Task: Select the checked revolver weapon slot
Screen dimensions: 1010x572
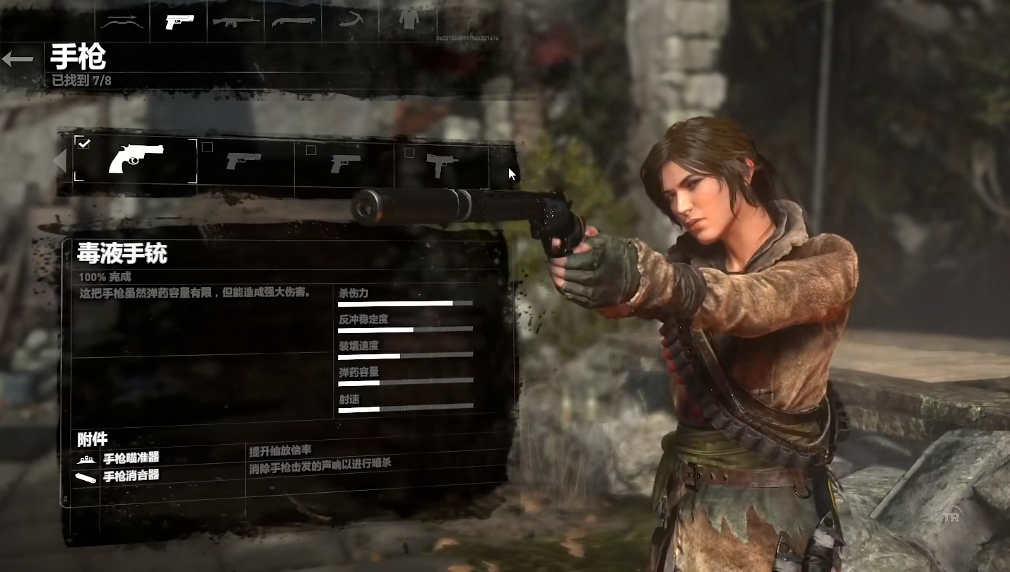Action: tap(136, 161)
